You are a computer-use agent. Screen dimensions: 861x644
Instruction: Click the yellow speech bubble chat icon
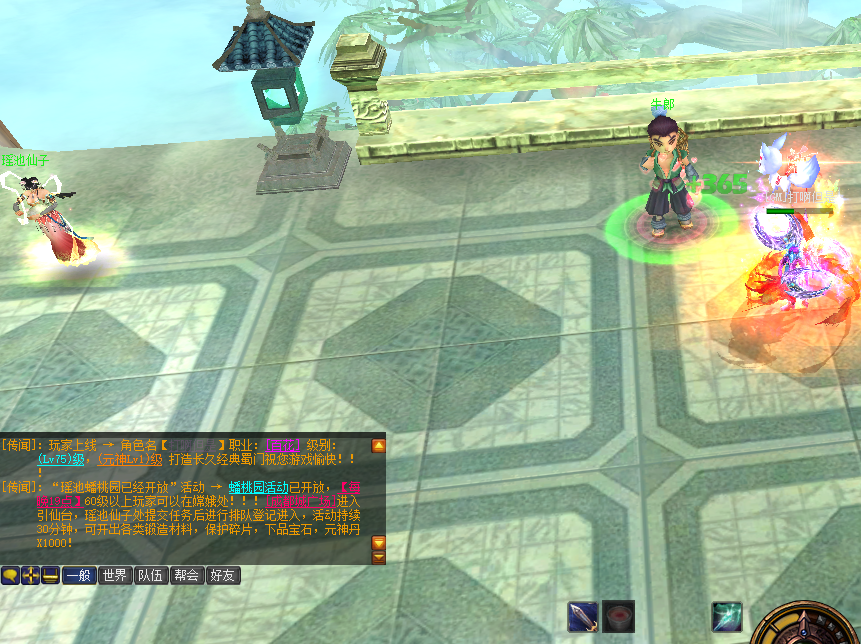pyautogui.click(x=10, y=575)
